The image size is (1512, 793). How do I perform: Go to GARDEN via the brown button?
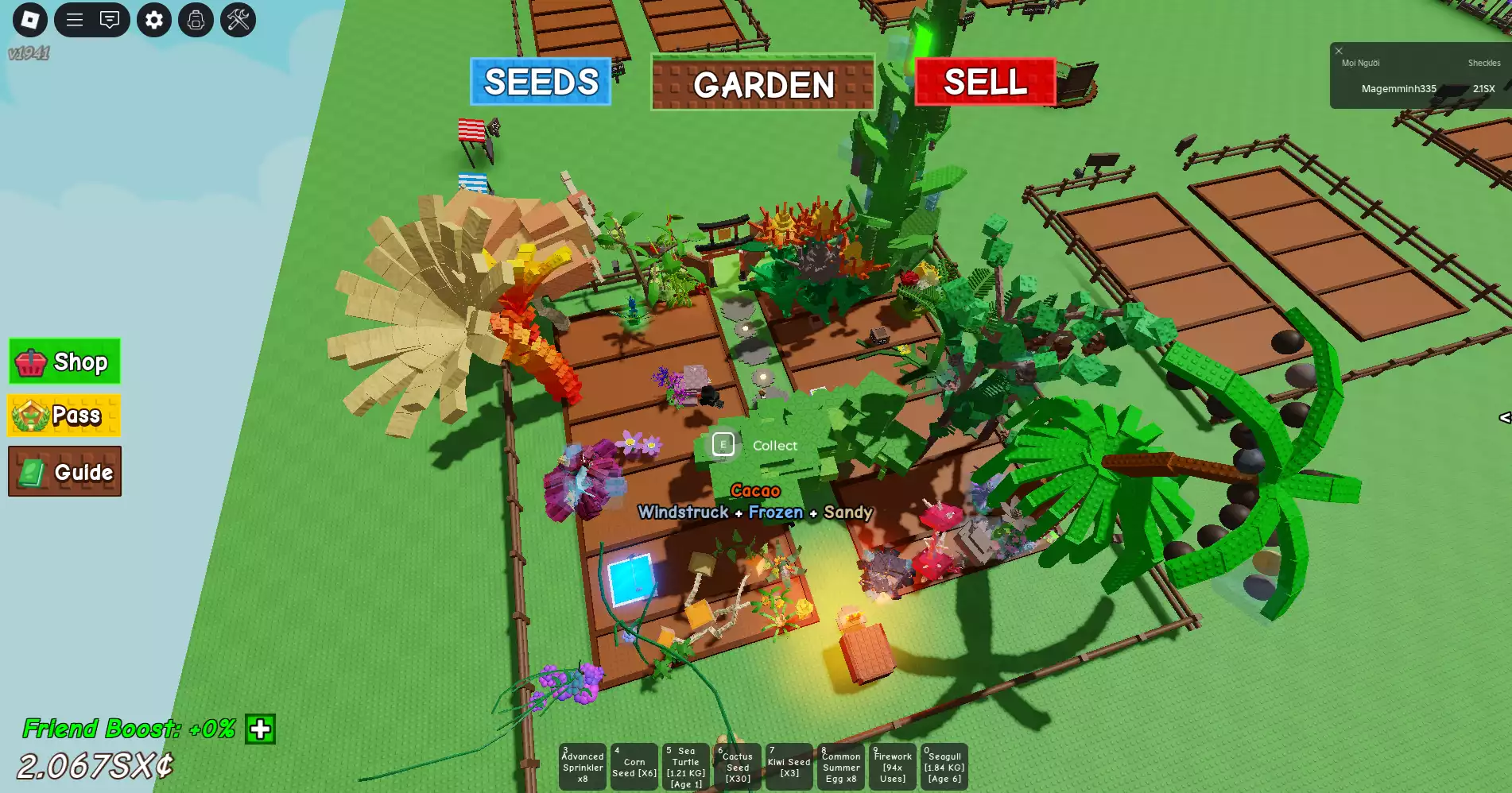(x=762, y=83)
